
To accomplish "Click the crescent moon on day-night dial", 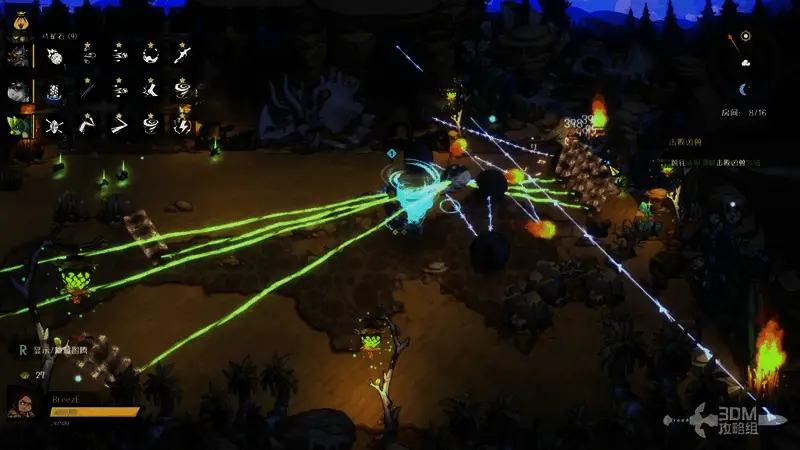I will (x=742, y=89).
